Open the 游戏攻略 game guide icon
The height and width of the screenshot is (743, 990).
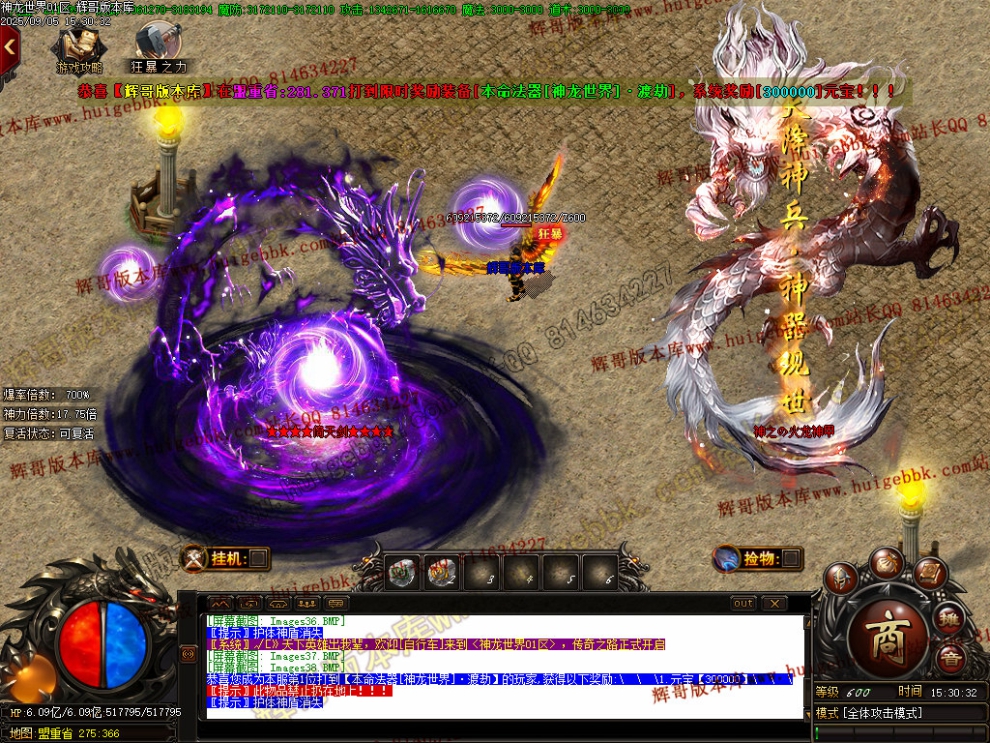pyautogui.click(x=79, y=47)
